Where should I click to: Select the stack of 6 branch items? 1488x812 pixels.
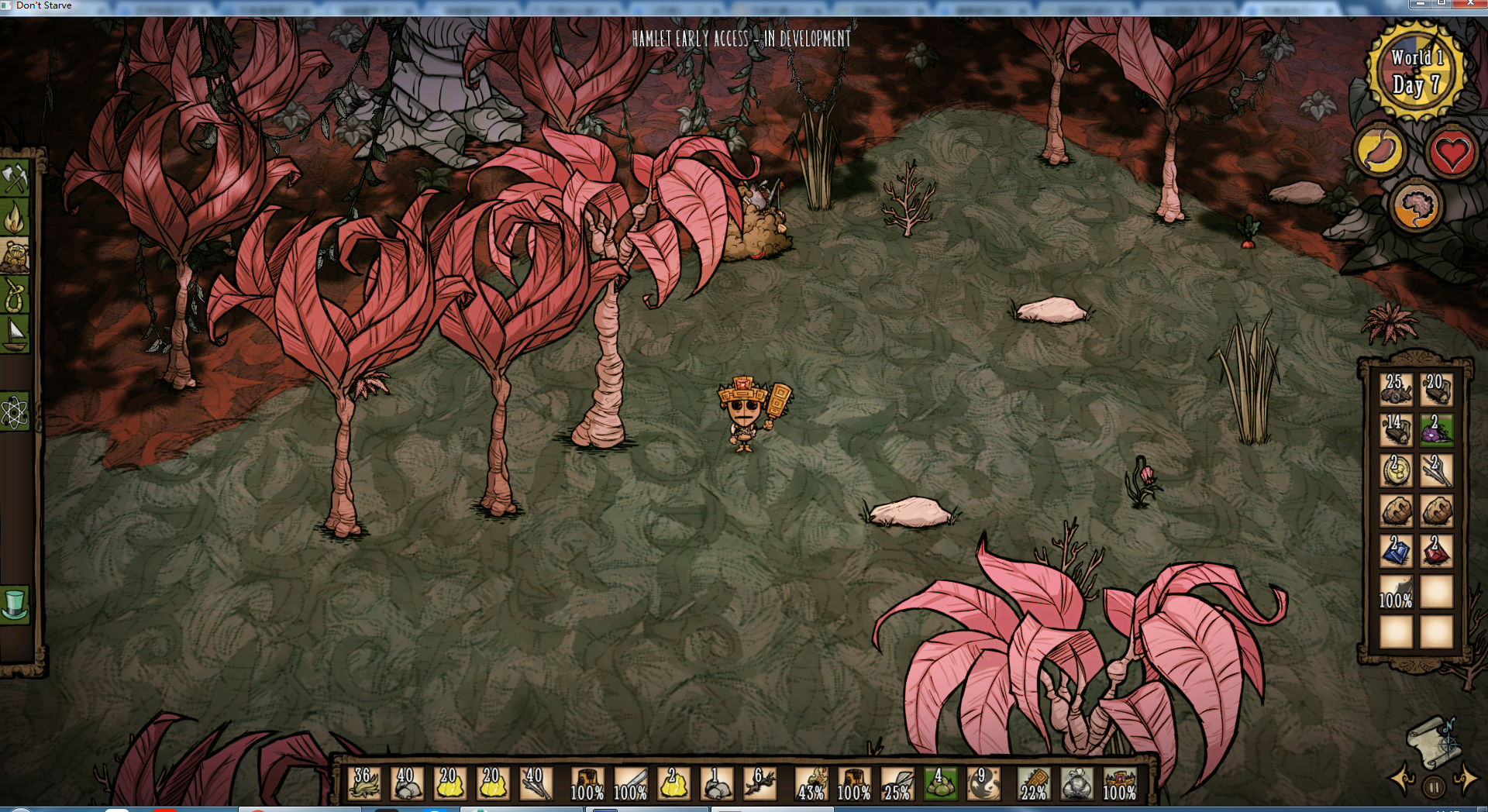tap(759, 783)
